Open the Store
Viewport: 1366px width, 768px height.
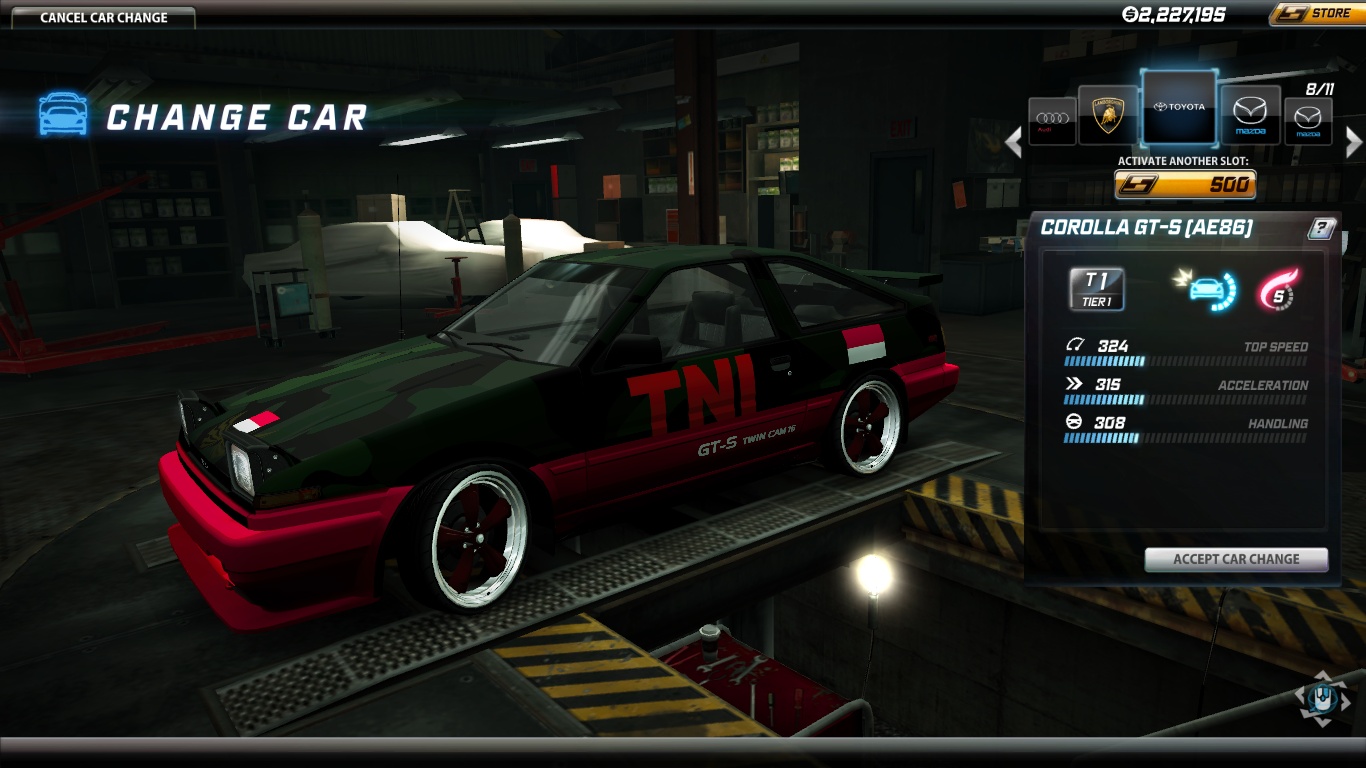[1315, 14]
